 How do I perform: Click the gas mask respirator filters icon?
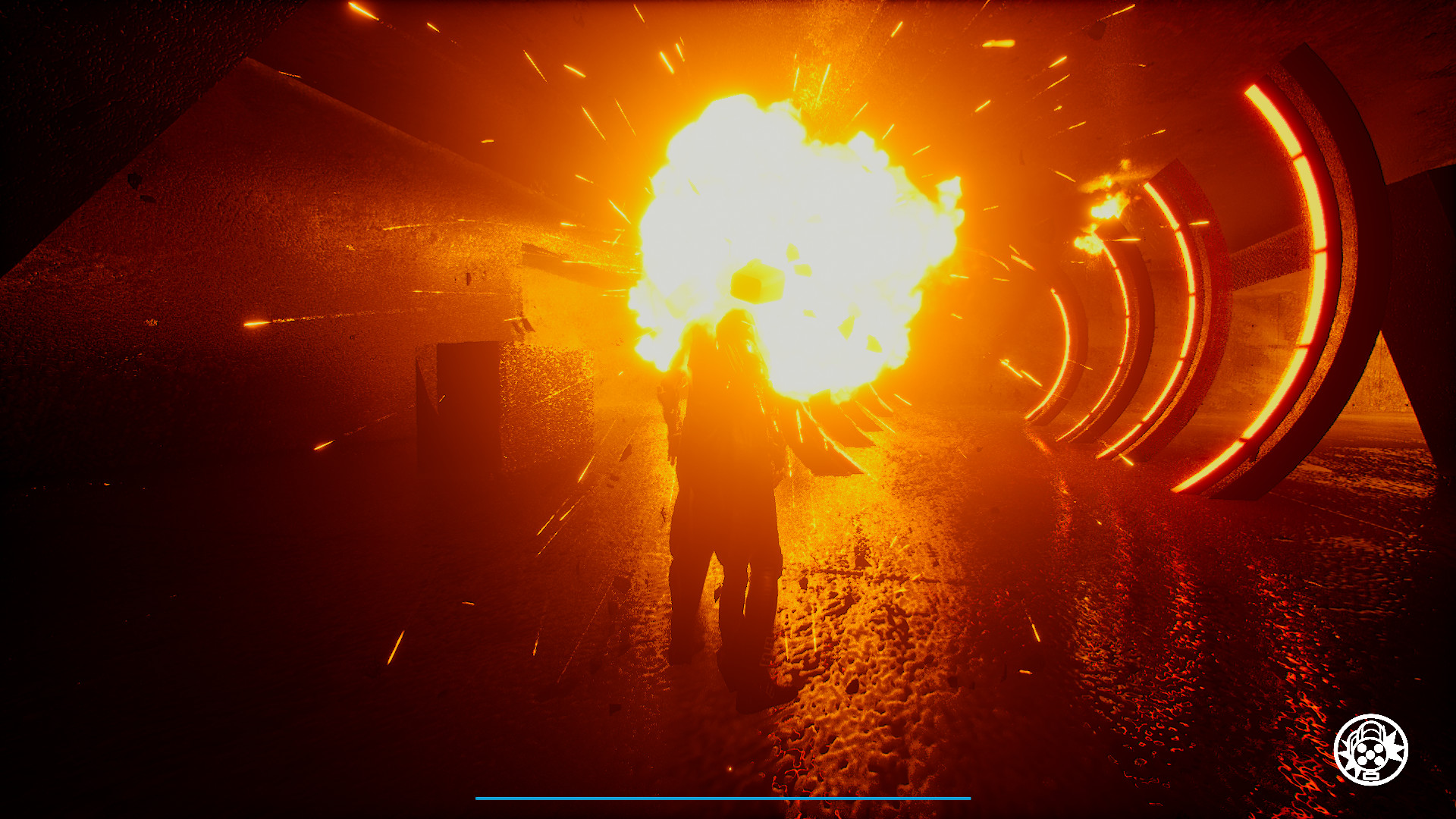tap(1370, 754)
